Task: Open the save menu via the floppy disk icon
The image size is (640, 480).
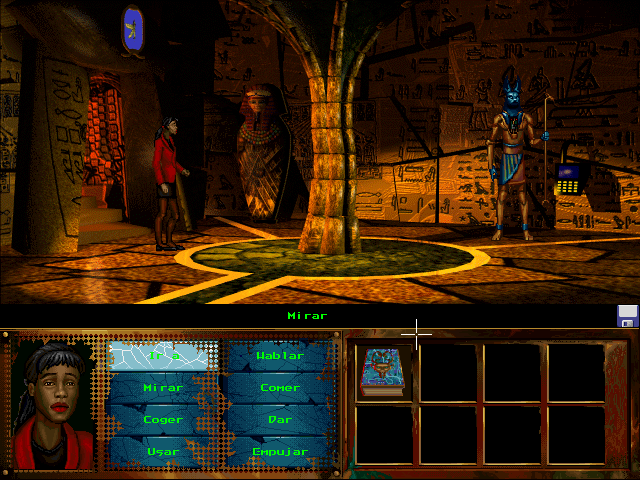Action: click(628, 316)
